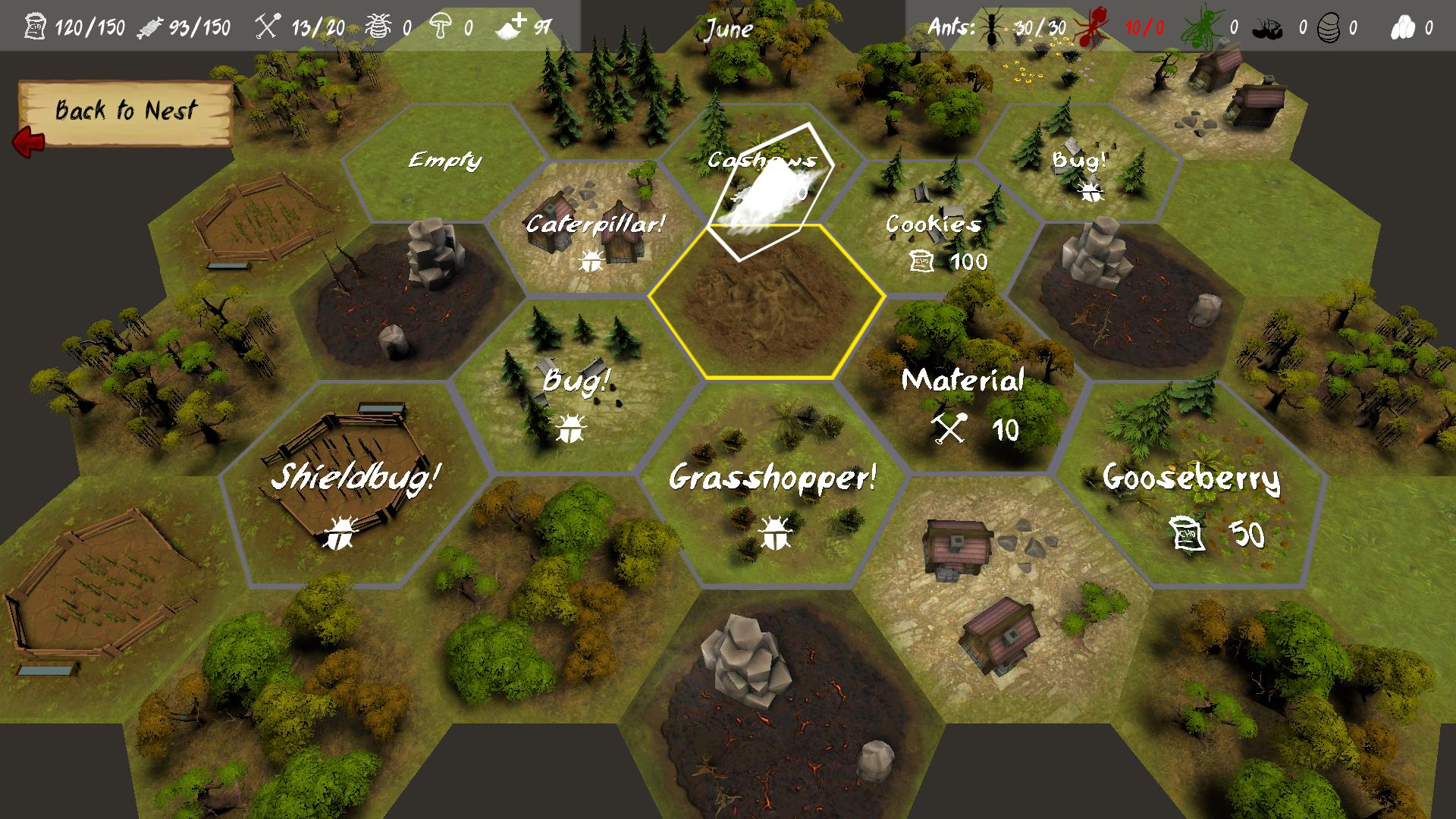Click the Back to Nest button
The height and width of the screenshot is (819, 1456).
coord(125,112)
